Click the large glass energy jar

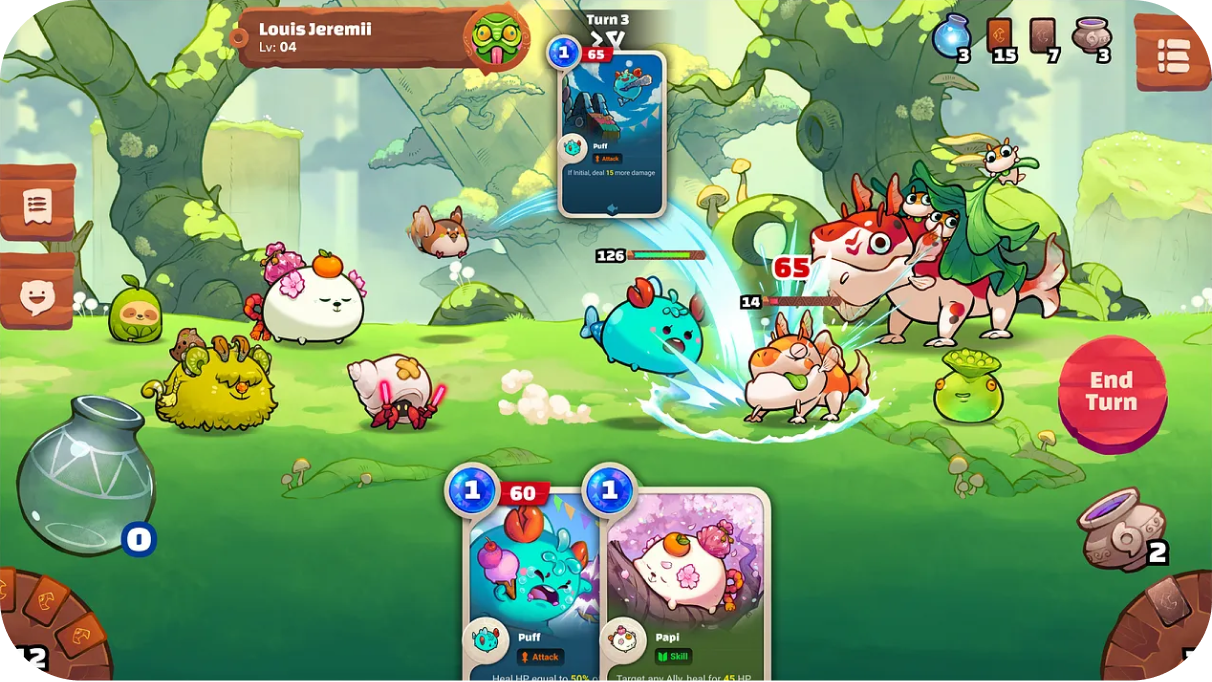(86, 475)
